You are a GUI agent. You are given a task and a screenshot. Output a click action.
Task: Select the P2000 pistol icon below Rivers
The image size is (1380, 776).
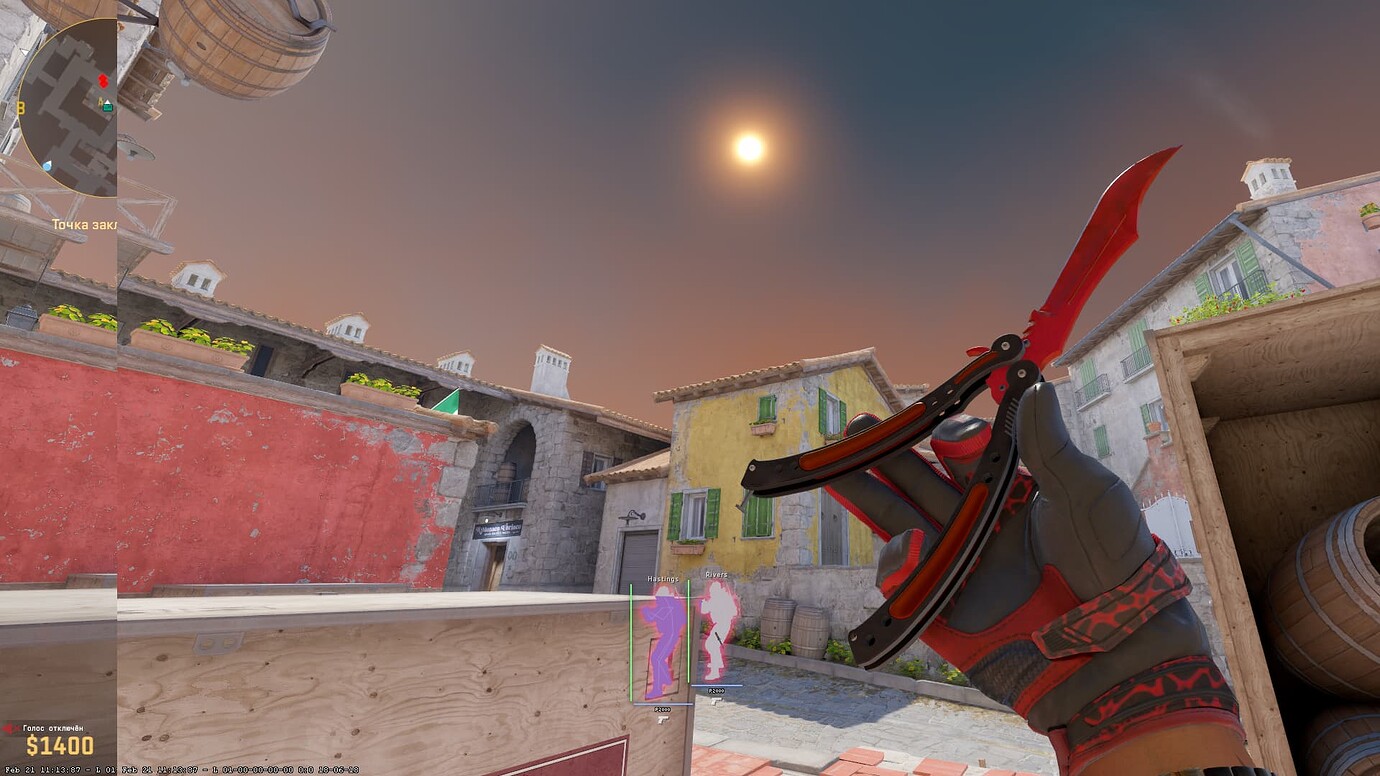click(716, 701)
